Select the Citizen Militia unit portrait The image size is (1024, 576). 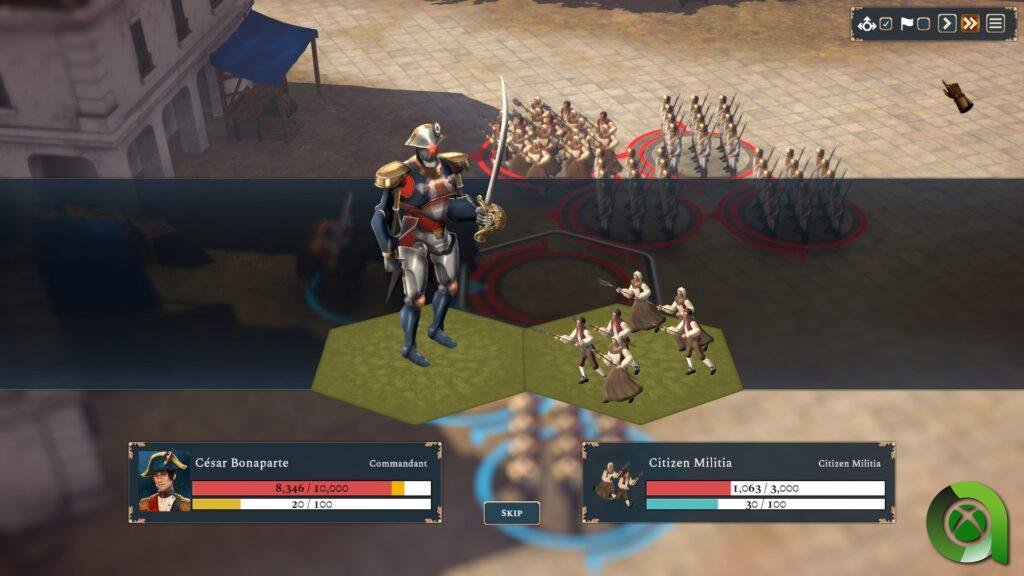click(614, 482)
